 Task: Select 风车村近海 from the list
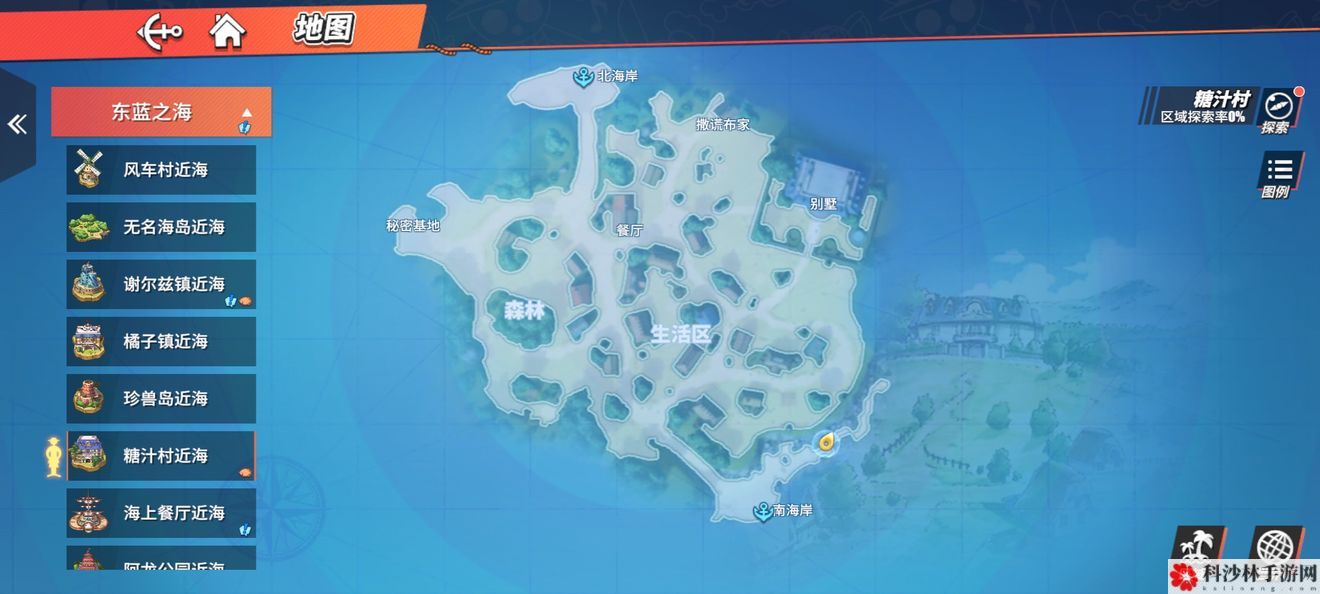(x=161, y=170)
